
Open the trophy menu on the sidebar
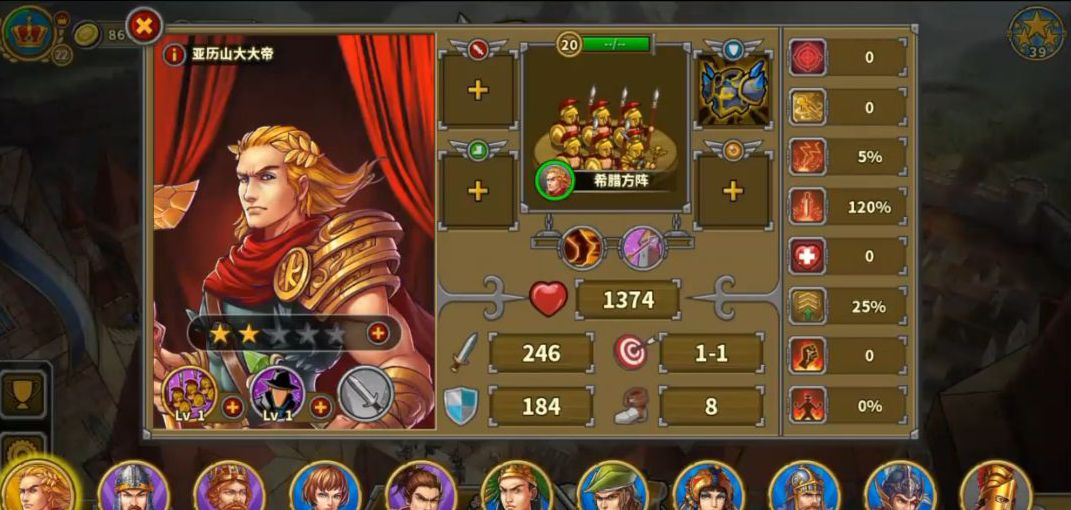pos(22,393)
